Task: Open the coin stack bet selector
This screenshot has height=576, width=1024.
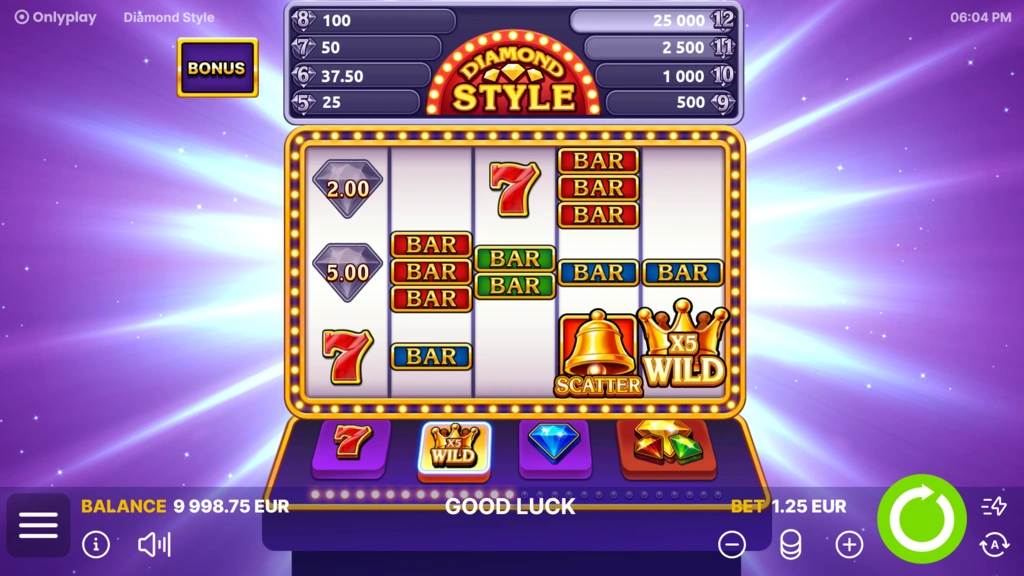Action: tap(790, 544)
